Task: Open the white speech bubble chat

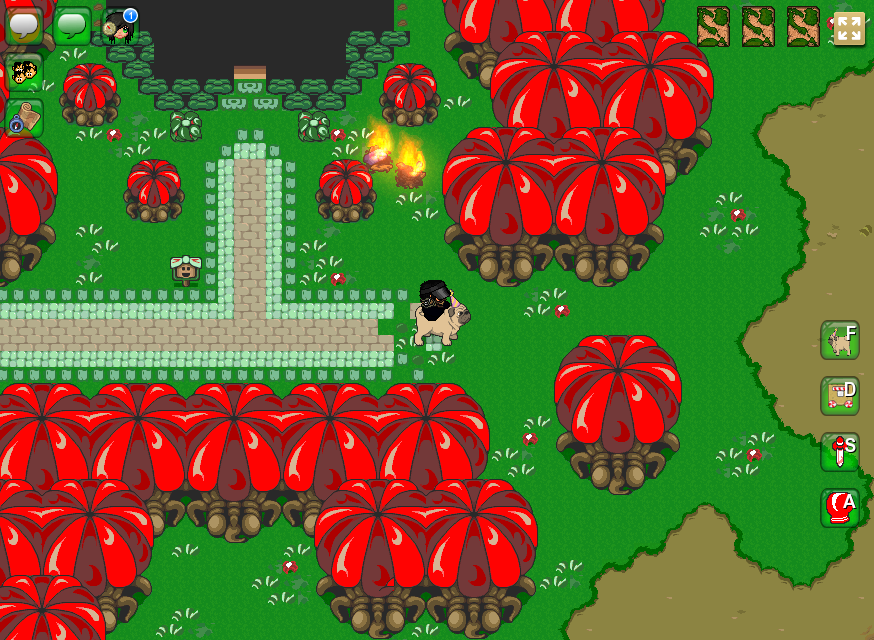Action: (24, 25)
